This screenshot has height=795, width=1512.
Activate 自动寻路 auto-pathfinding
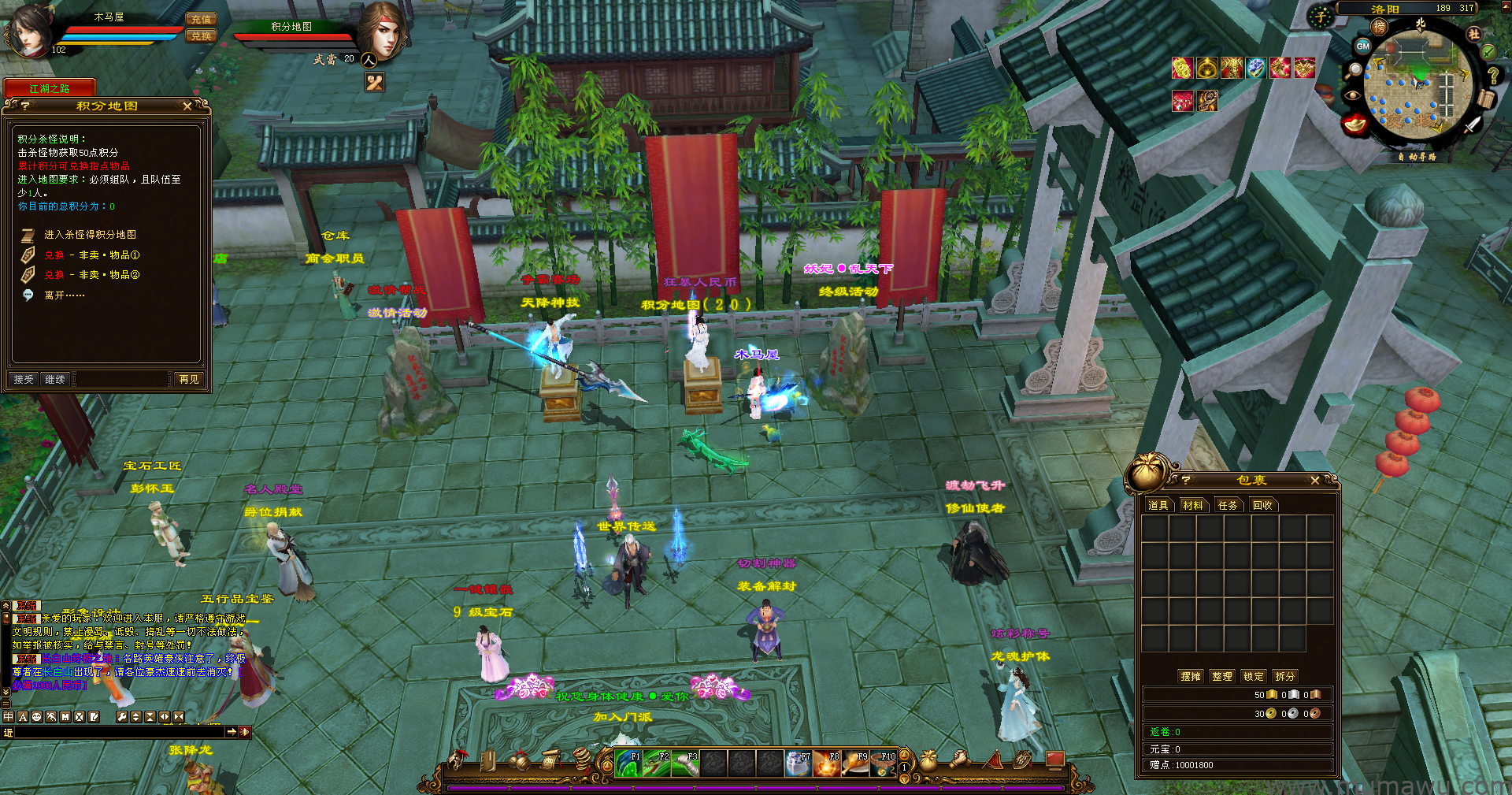coord(1417,157)
